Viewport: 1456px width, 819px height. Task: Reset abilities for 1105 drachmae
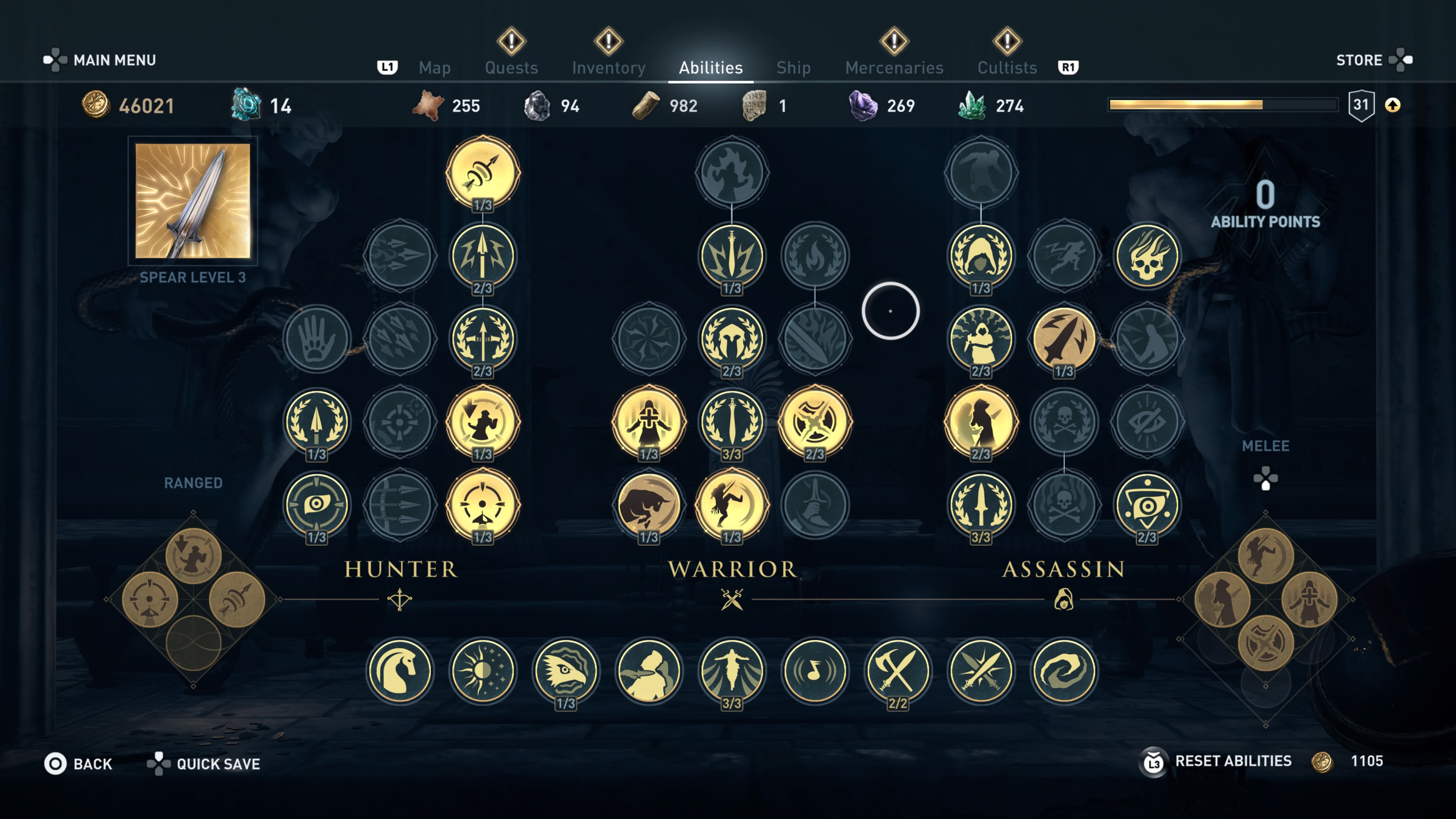coord(1232,761)
